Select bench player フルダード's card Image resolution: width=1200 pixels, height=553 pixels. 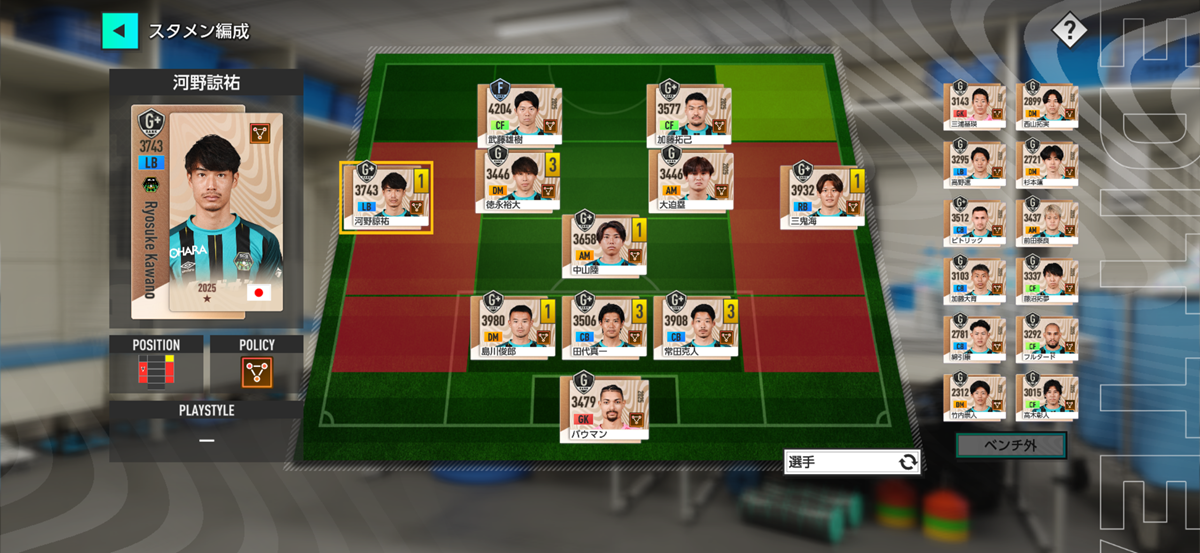(1046, 340)
